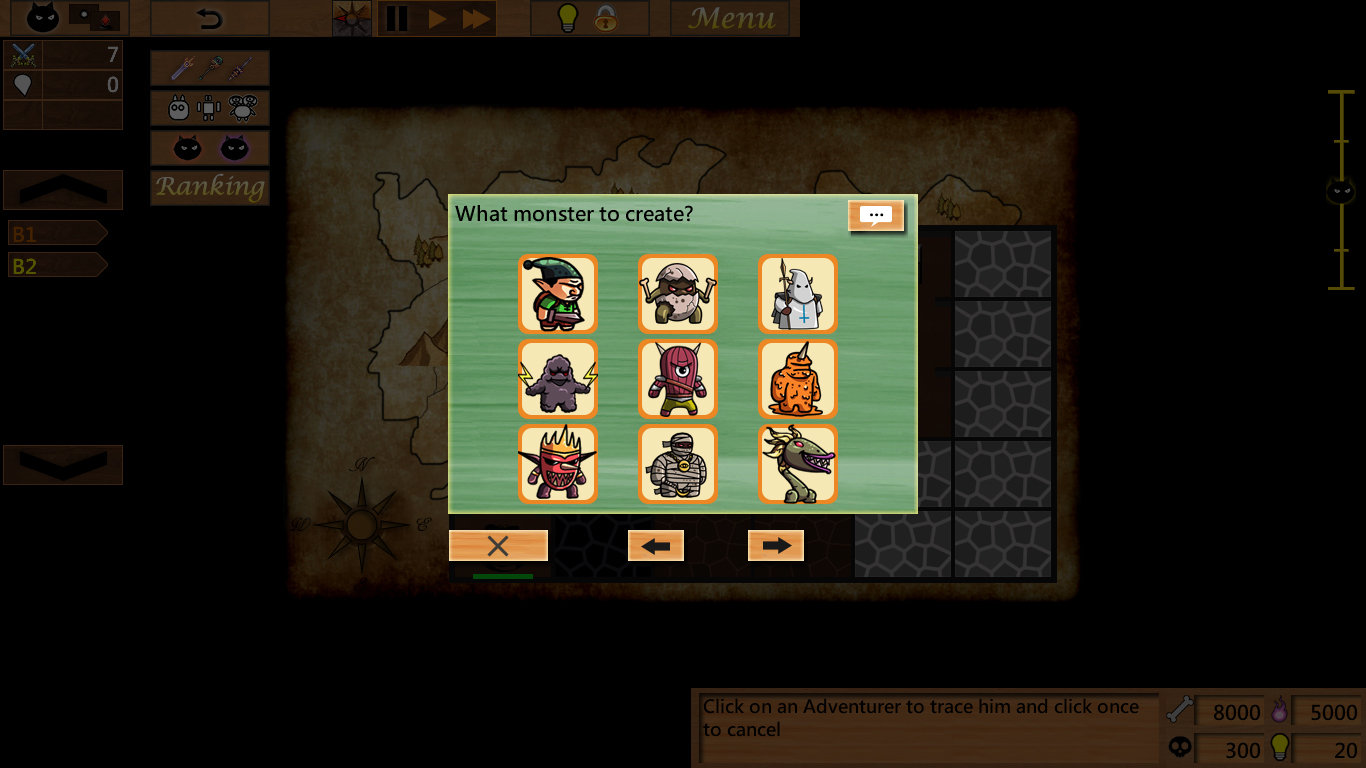1366x768 pixels.
Task: Pick the purple lightning yeti monster
Action: (557, 379)
